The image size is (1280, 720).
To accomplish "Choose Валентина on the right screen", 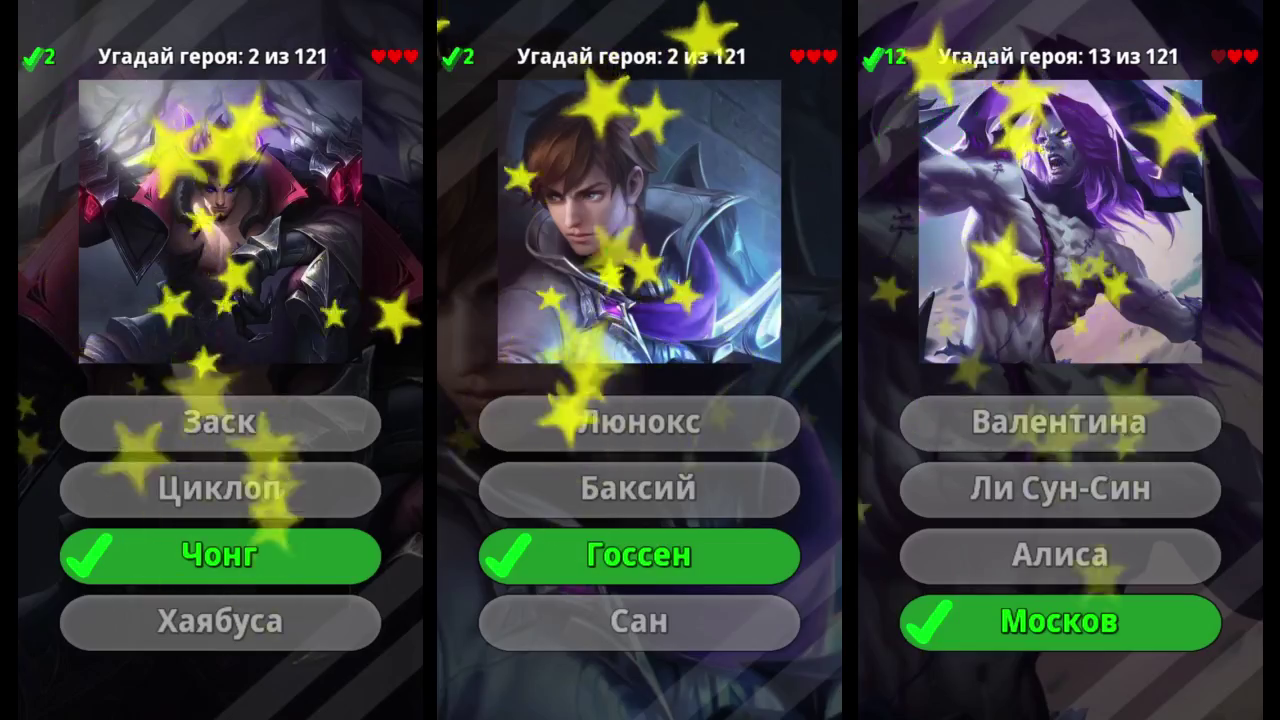I will (1060, 422).
